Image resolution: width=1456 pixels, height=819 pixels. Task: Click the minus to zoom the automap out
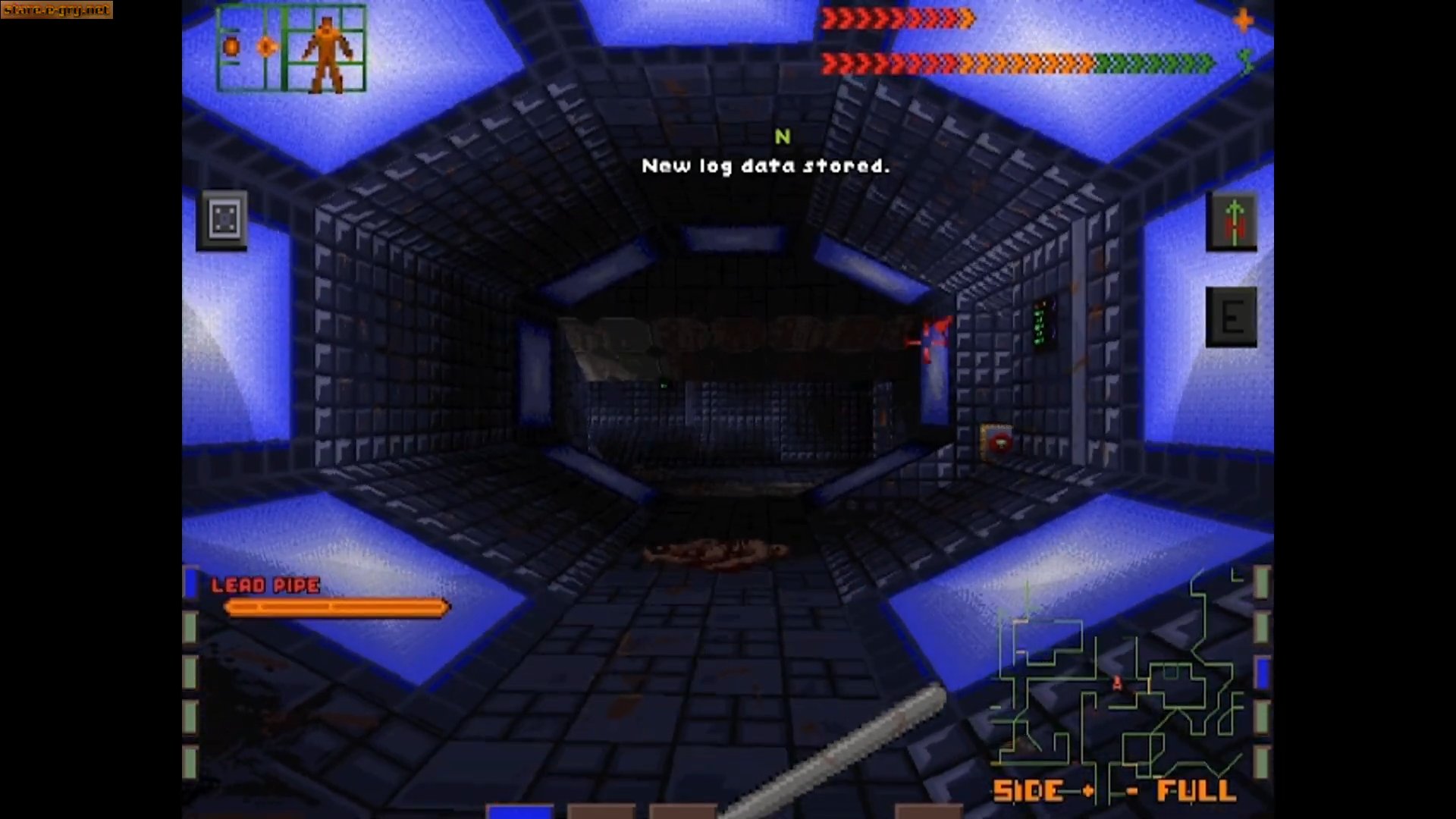1131,790
